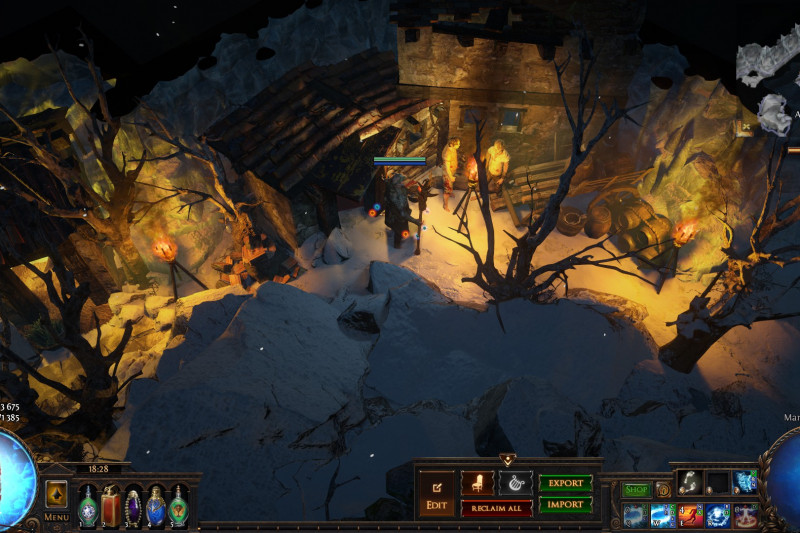Open the harp music icon
The height and width of the screenshot is (533, 800).
(x=515, y=483)
